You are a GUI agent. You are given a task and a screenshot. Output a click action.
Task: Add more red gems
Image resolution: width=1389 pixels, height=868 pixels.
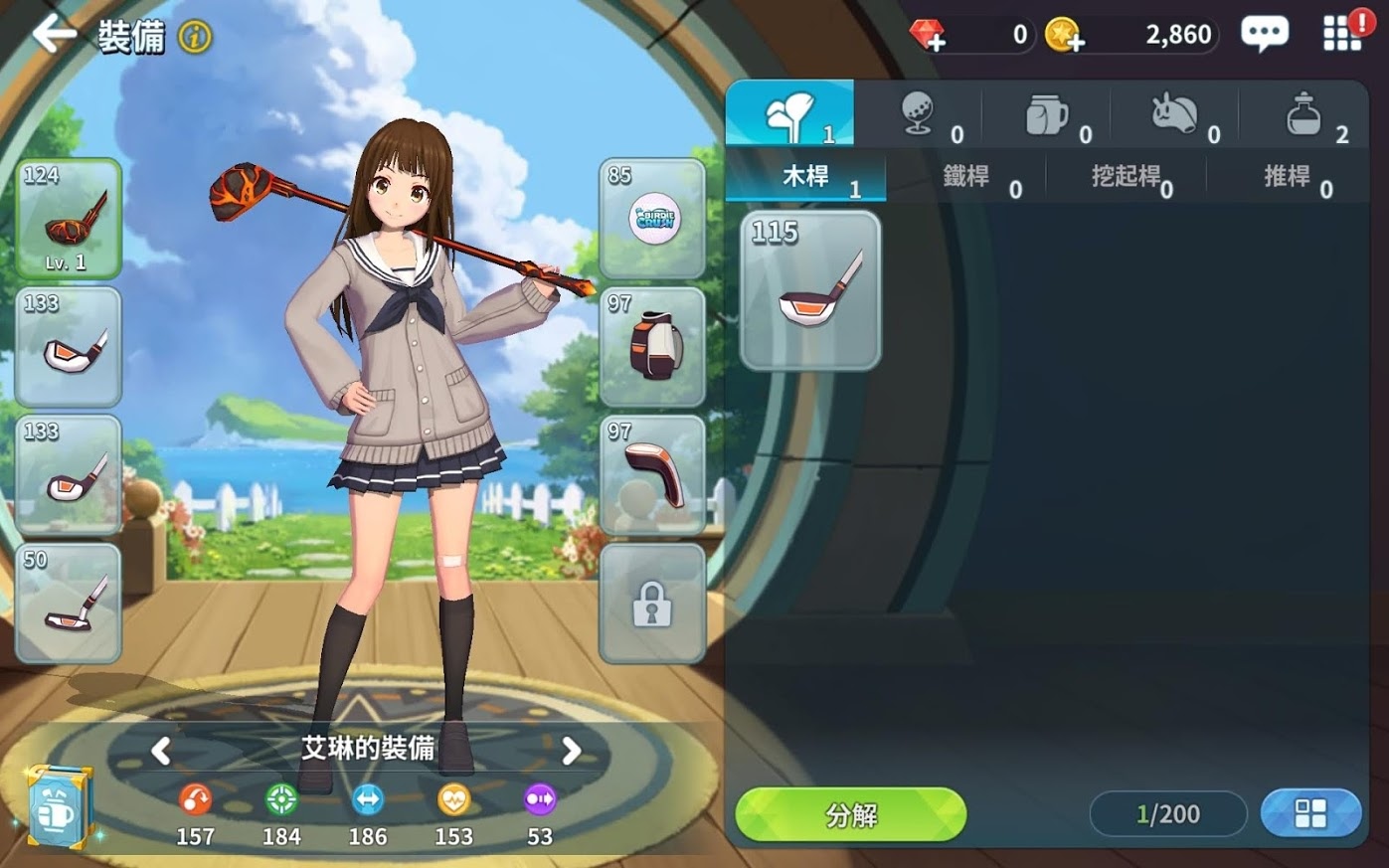tap(929, 36)
